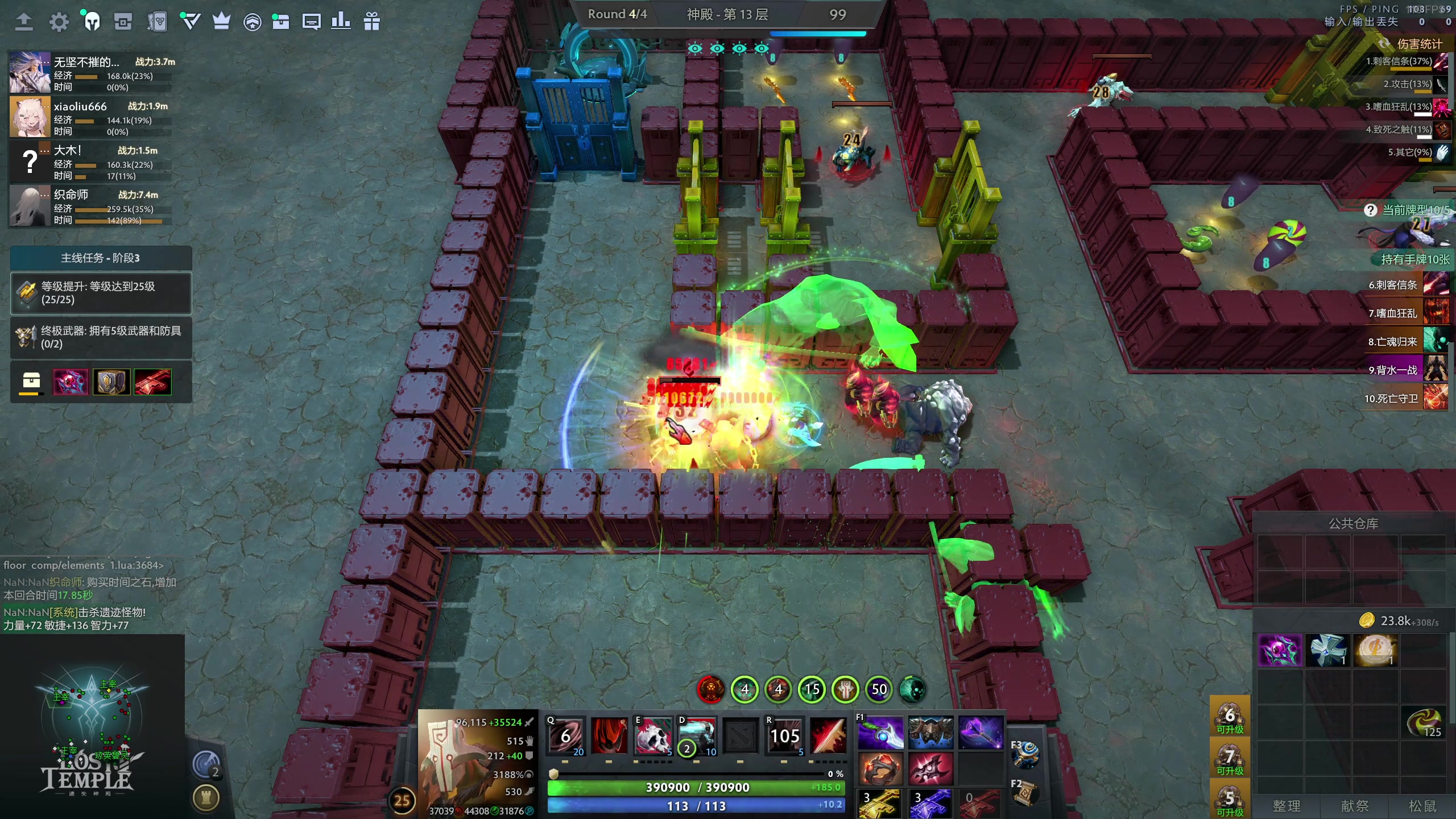
Task: Open the settings gear in top toolbar
Action: [x=59, y=22]
